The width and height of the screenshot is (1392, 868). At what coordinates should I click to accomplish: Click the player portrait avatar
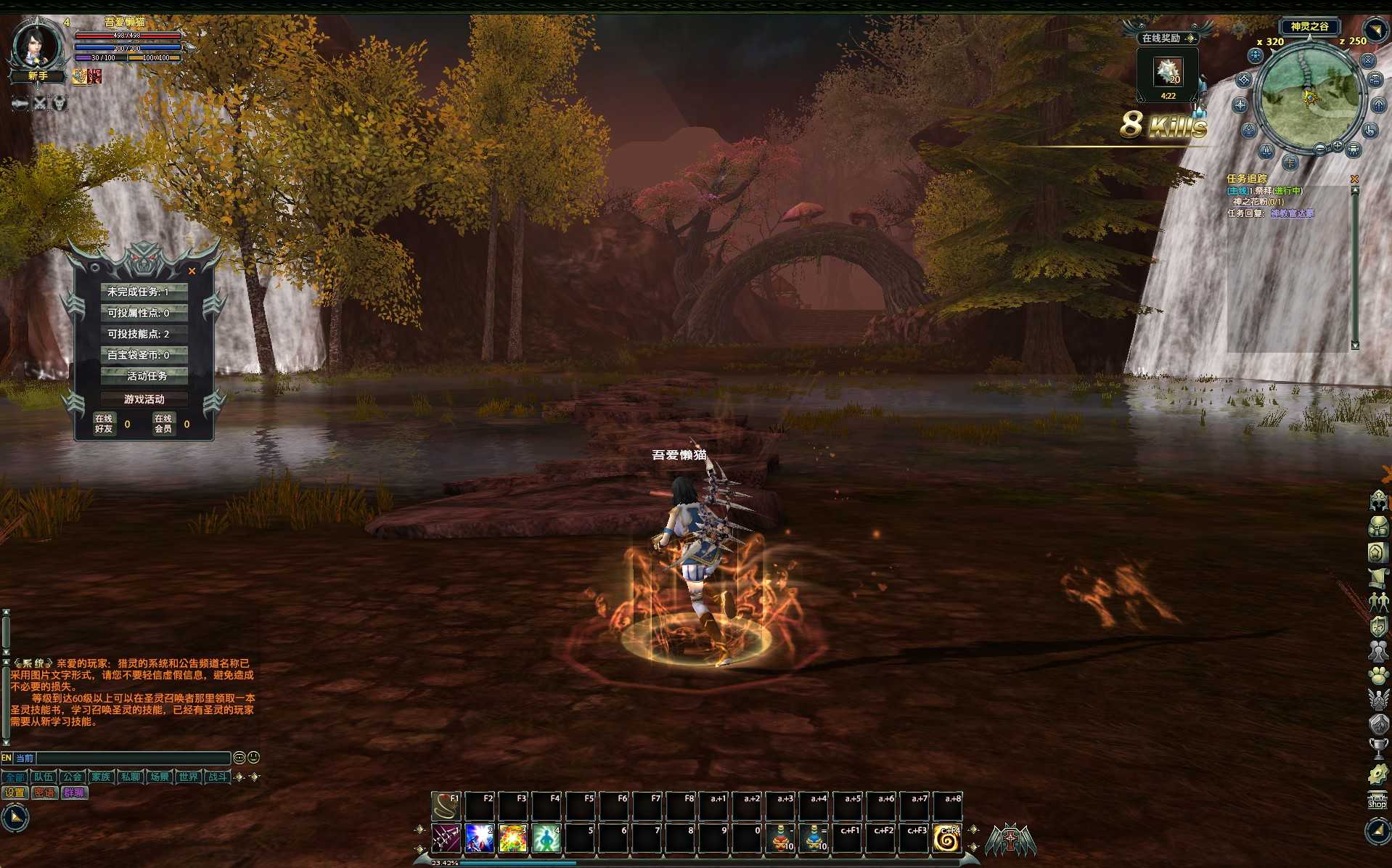pyautogui.click(x=35, y=45)
